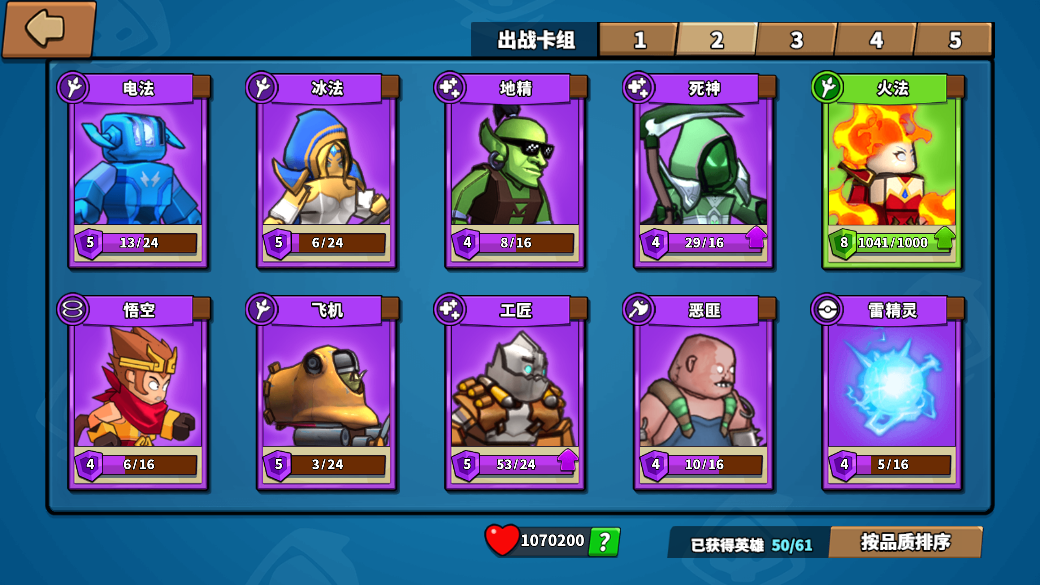Choose the 雷精灵 lightning spirit card
This screenshot has width=1040, height=585.
(x=892, y=392)
